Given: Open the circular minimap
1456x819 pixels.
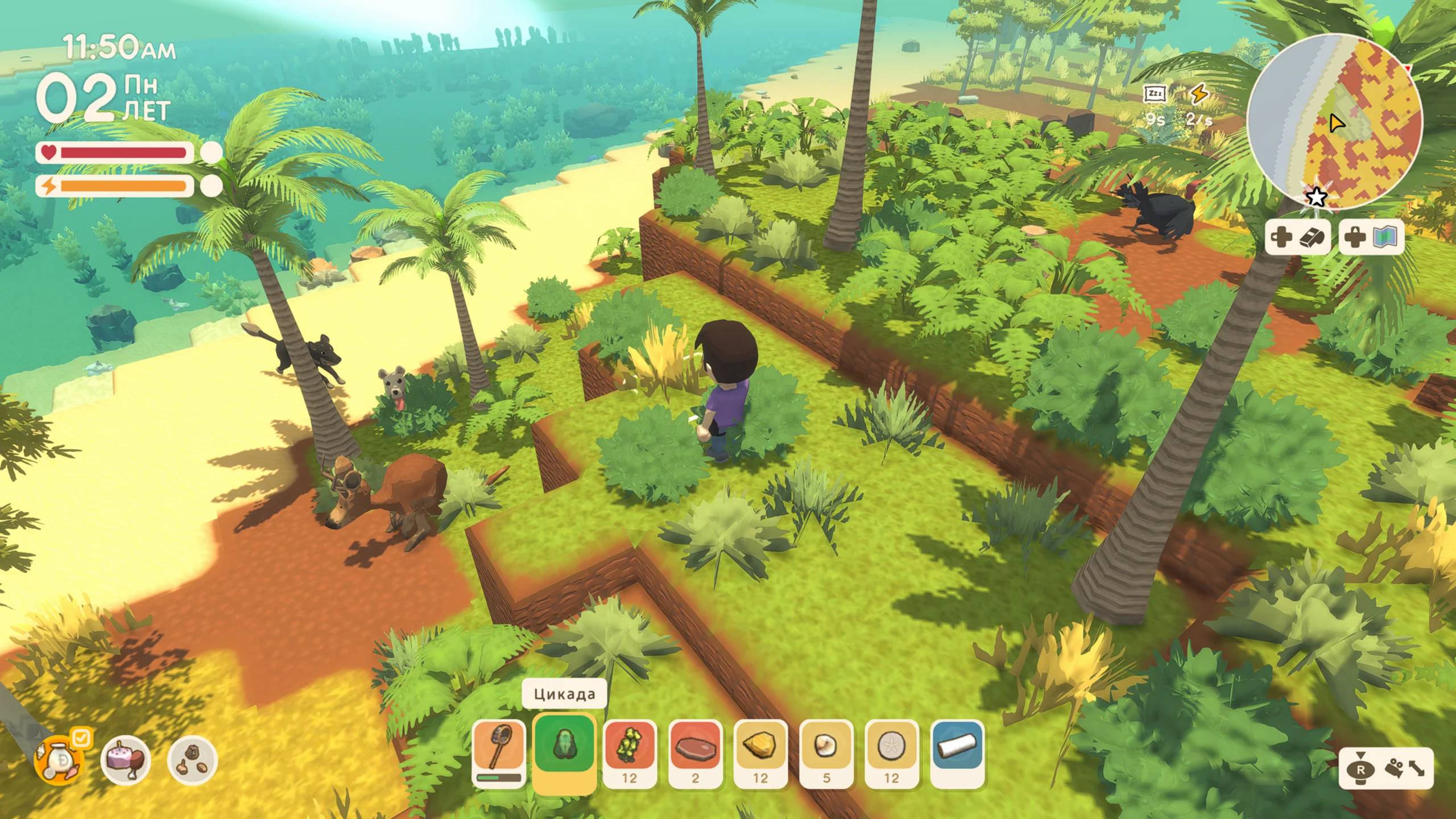Looking at the screenshot, I should (1334, 122).
